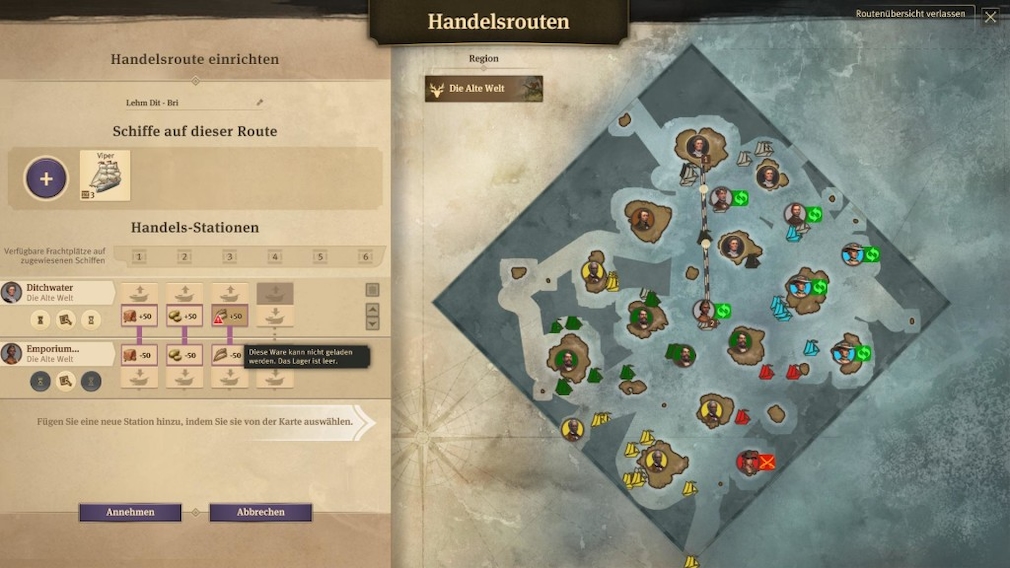Remove the Ditchwater station from the route
The width and height of the screenshot is (1010, 568).
pos(372,290)
